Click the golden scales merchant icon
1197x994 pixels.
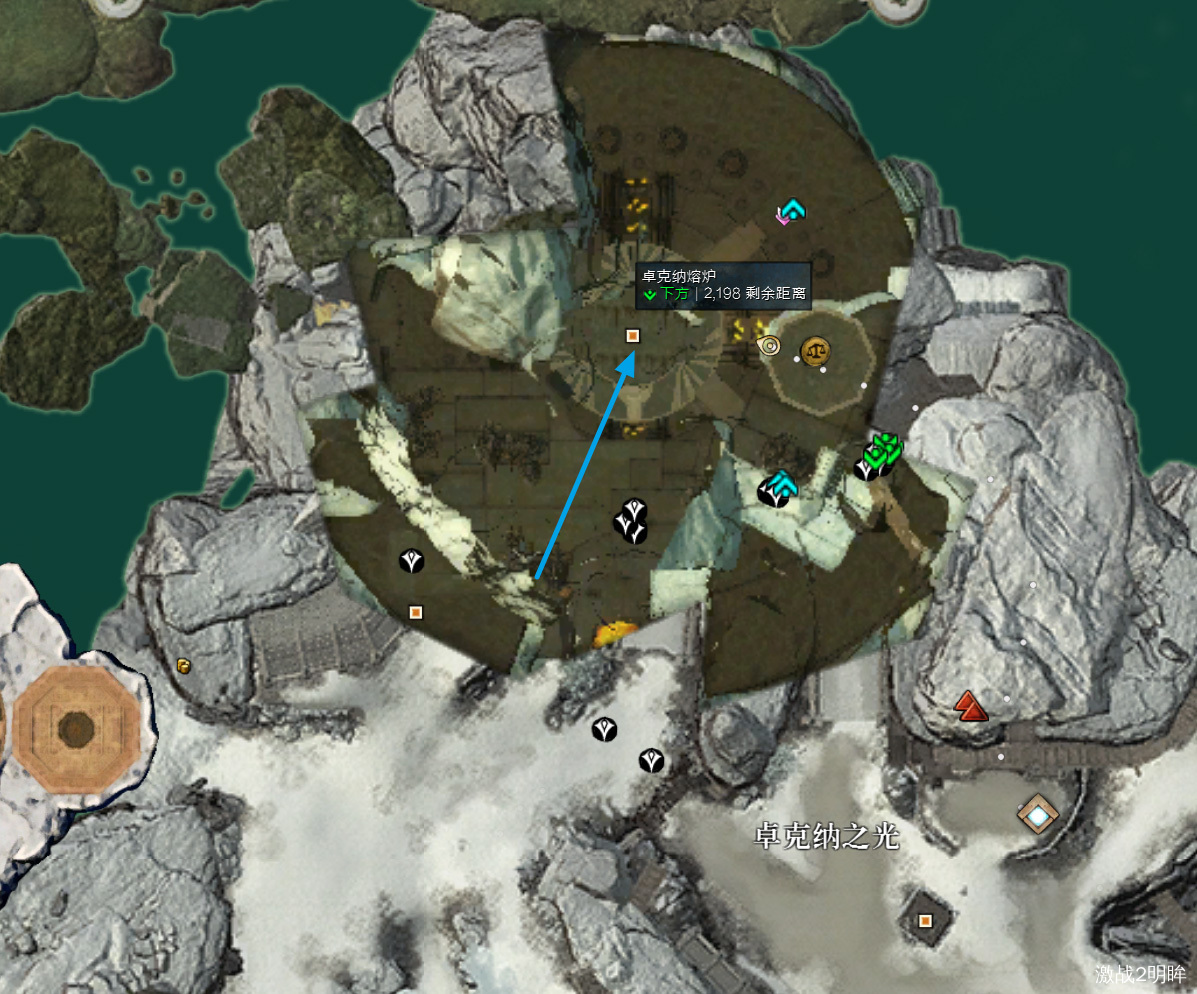click(817, 350)
